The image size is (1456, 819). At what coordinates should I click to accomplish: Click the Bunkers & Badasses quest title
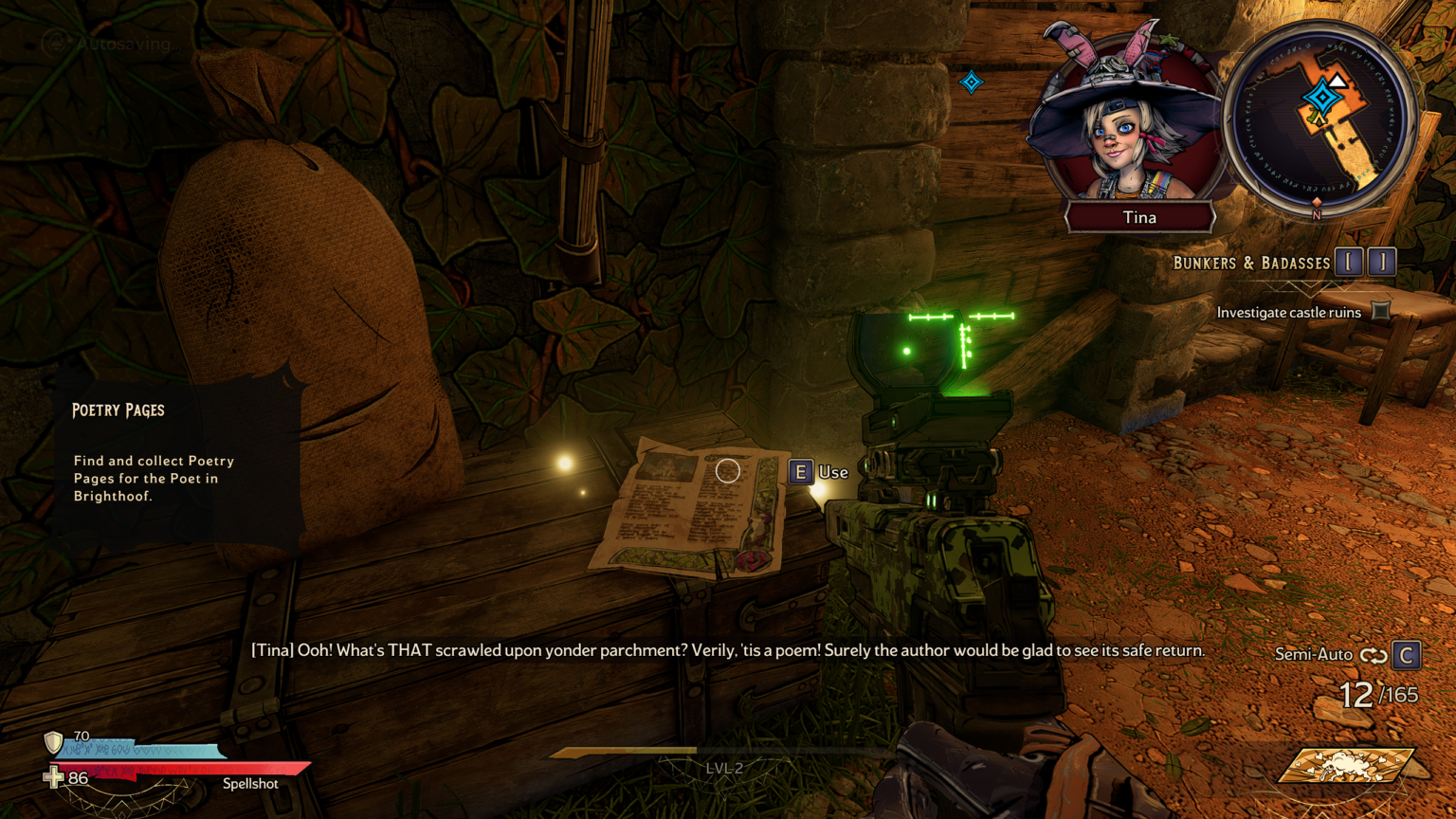click(x=1251, y=263)
